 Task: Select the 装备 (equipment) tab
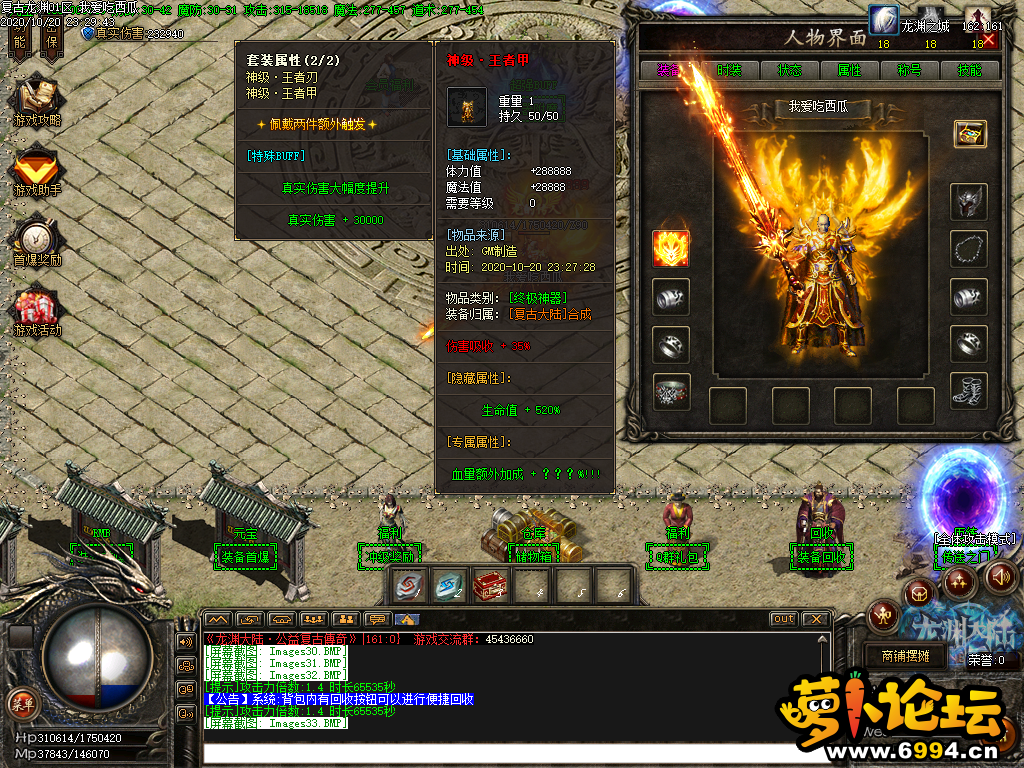click(x=669, y=70)
